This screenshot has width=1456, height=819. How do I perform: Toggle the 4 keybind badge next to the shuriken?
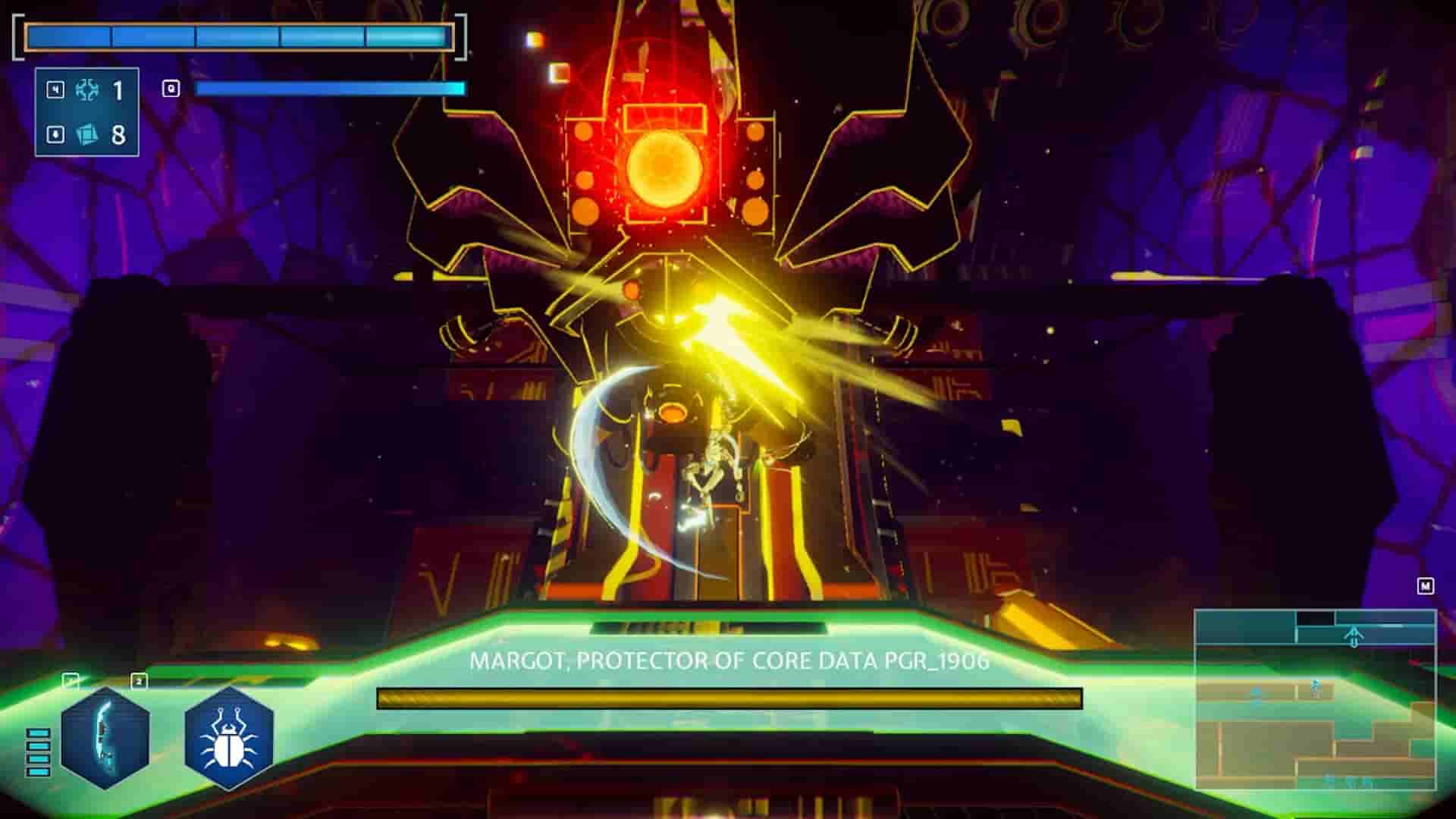click(55, 89)
